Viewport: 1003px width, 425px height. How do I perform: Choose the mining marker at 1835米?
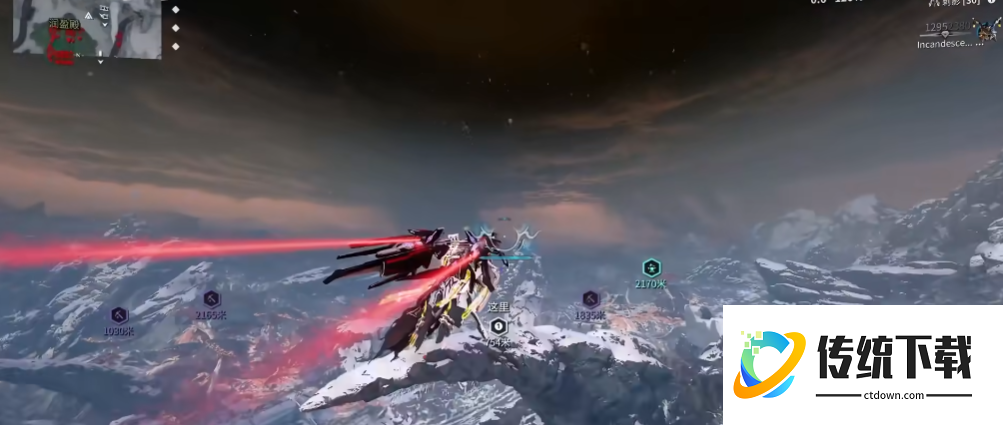[x=590, y=299]
